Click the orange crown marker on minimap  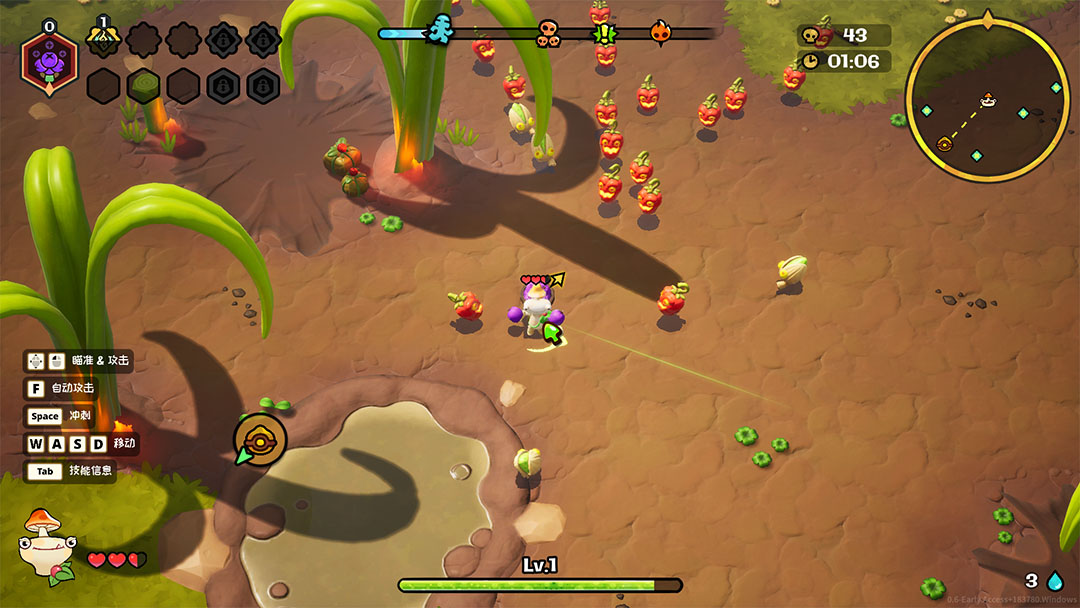tap(988, 100)
